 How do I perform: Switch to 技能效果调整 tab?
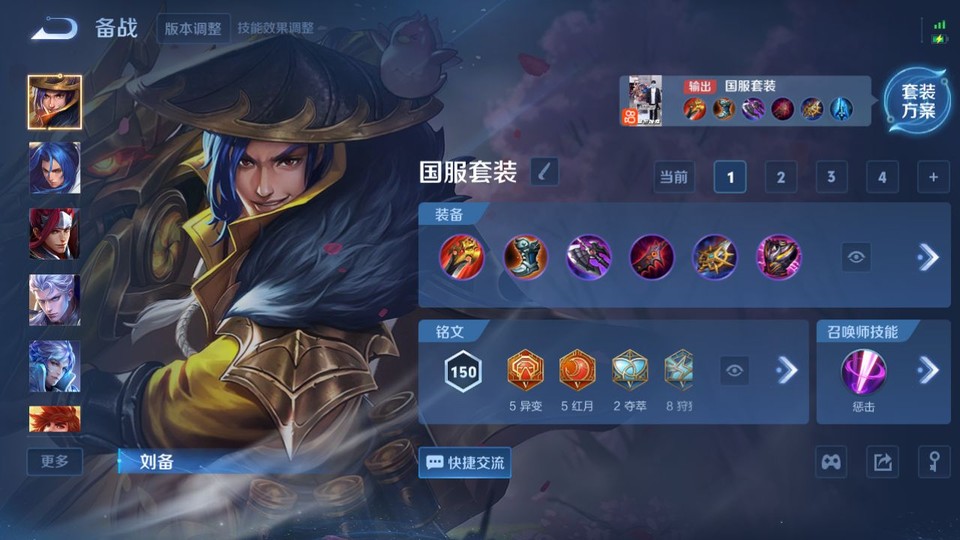[275, 28]
